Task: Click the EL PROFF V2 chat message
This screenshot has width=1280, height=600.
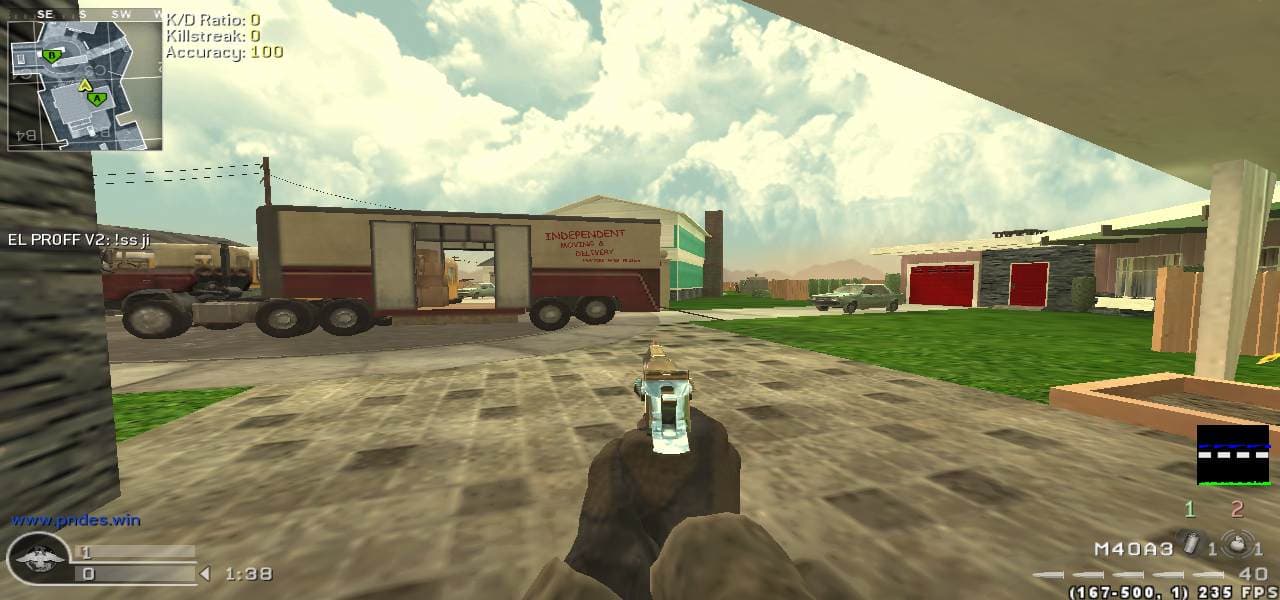Action: click(x=78, y=239)
